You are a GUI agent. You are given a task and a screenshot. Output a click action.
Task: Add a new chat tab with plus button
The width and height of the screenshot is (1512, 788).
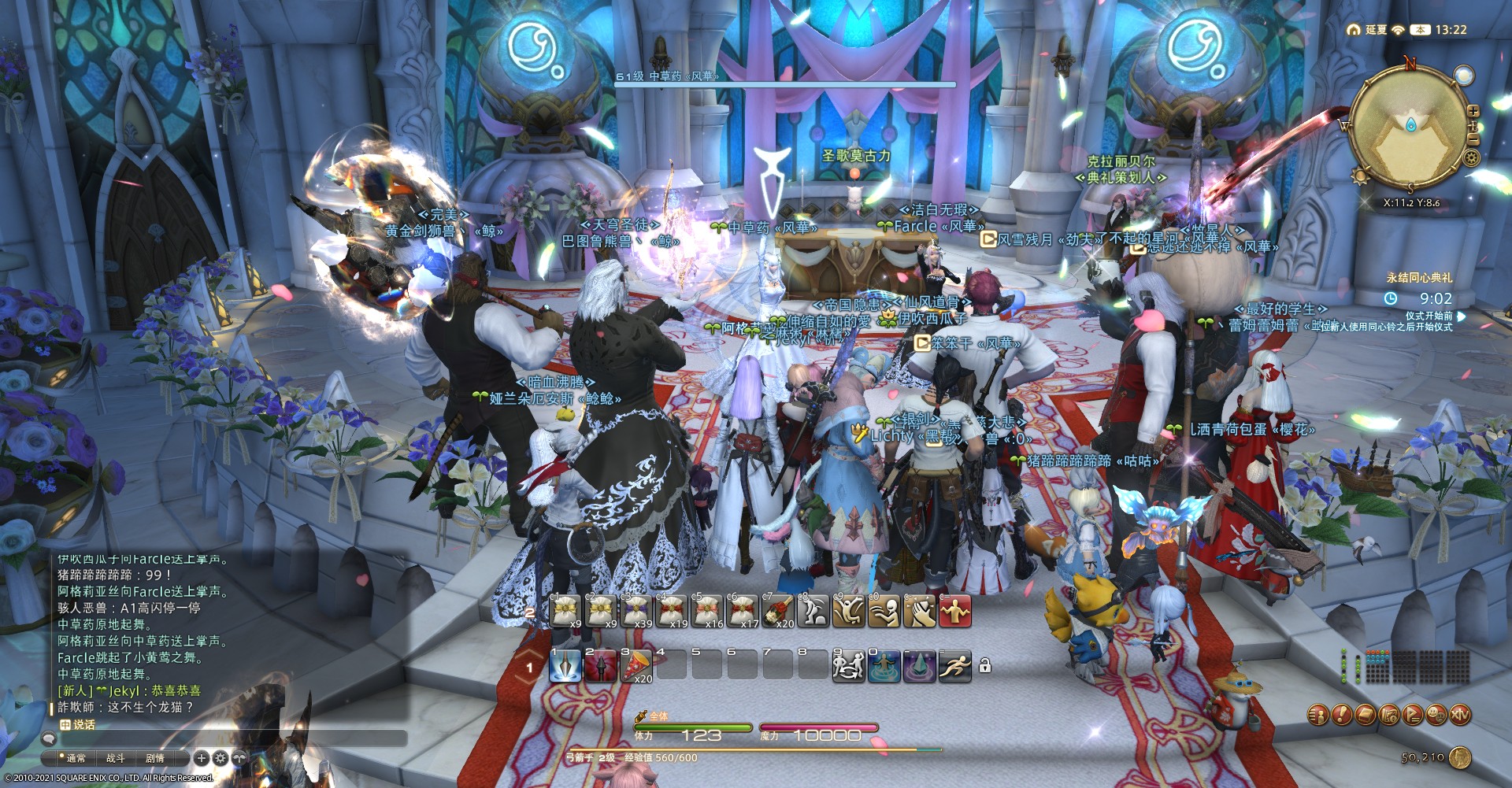tap(202, 758)
